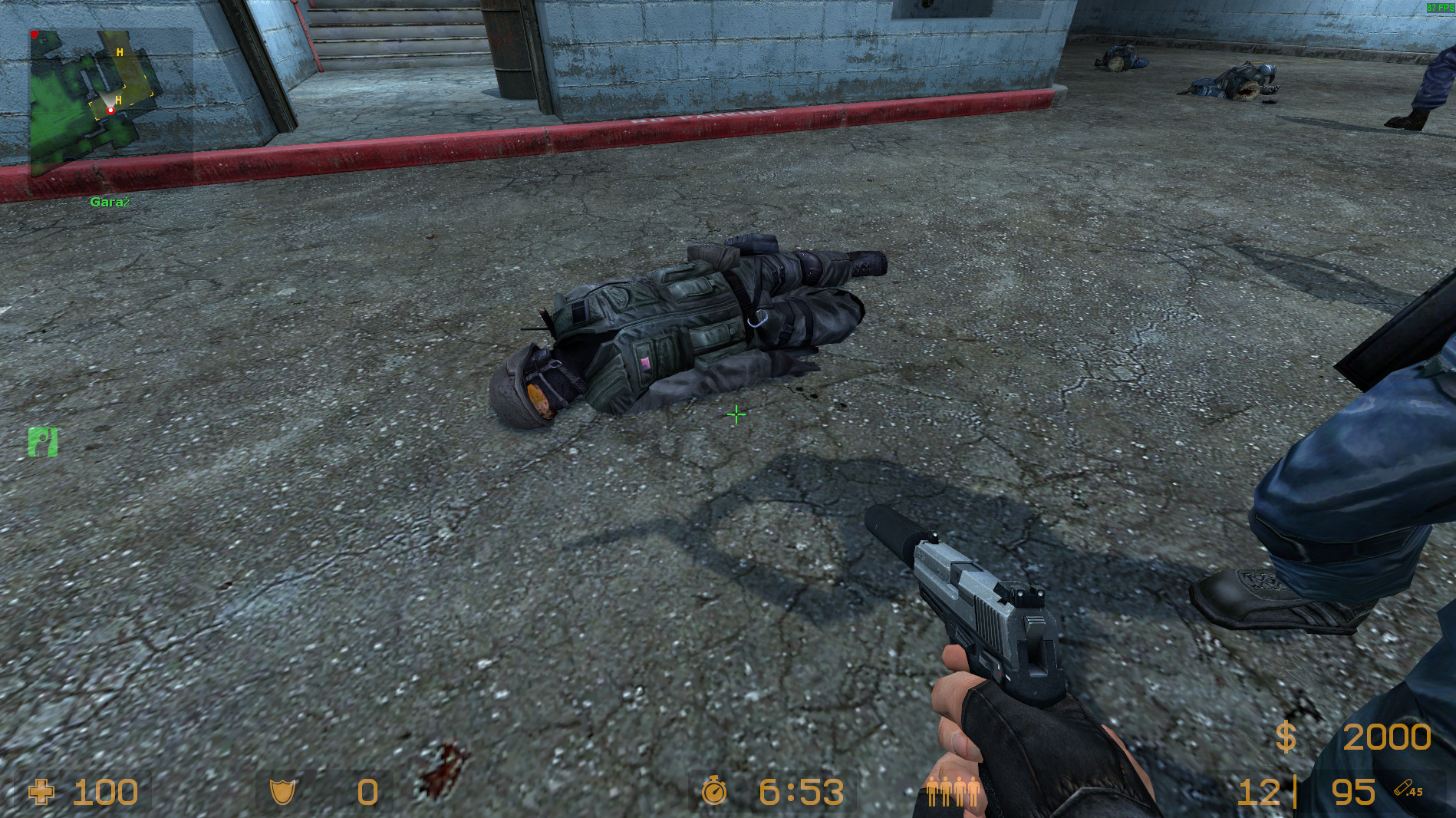The height and width of the screenshot is (818, 1456).
Task: Click the lower hostage H marker on radar
Action: [x=119, y=101]
